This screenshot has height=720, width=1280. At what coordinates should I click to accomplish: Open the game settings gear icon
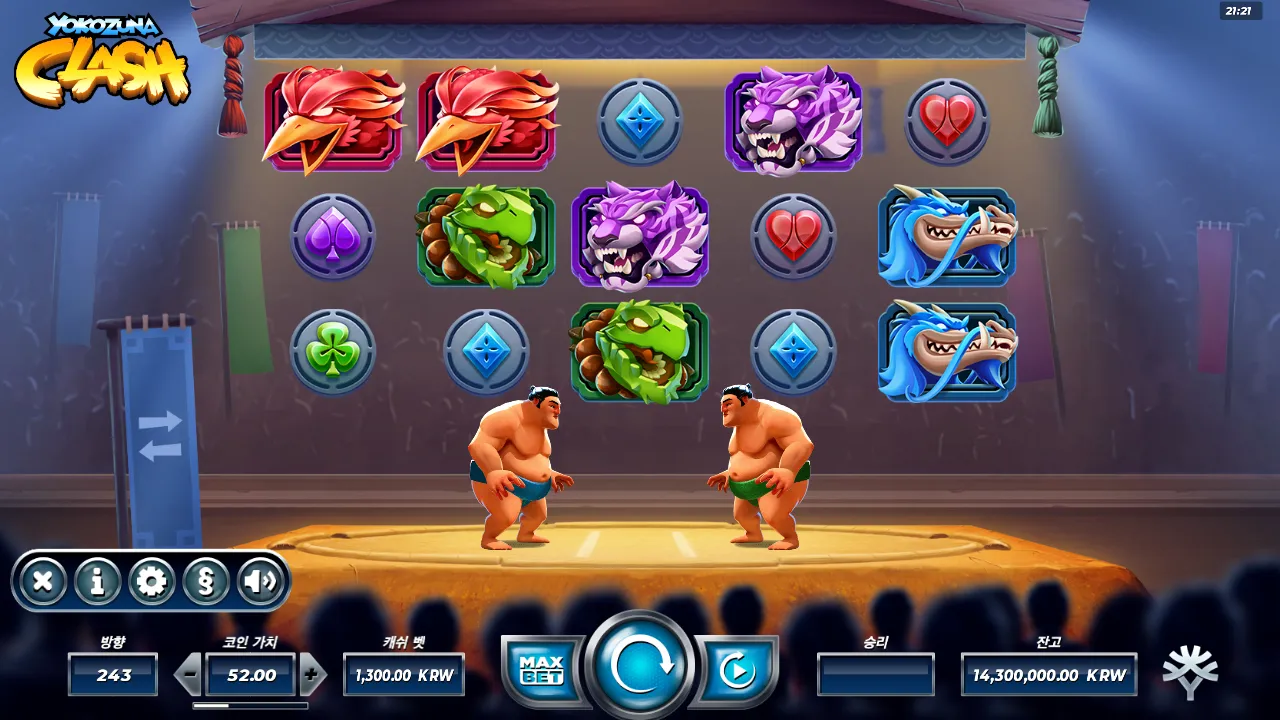point(152,580)
